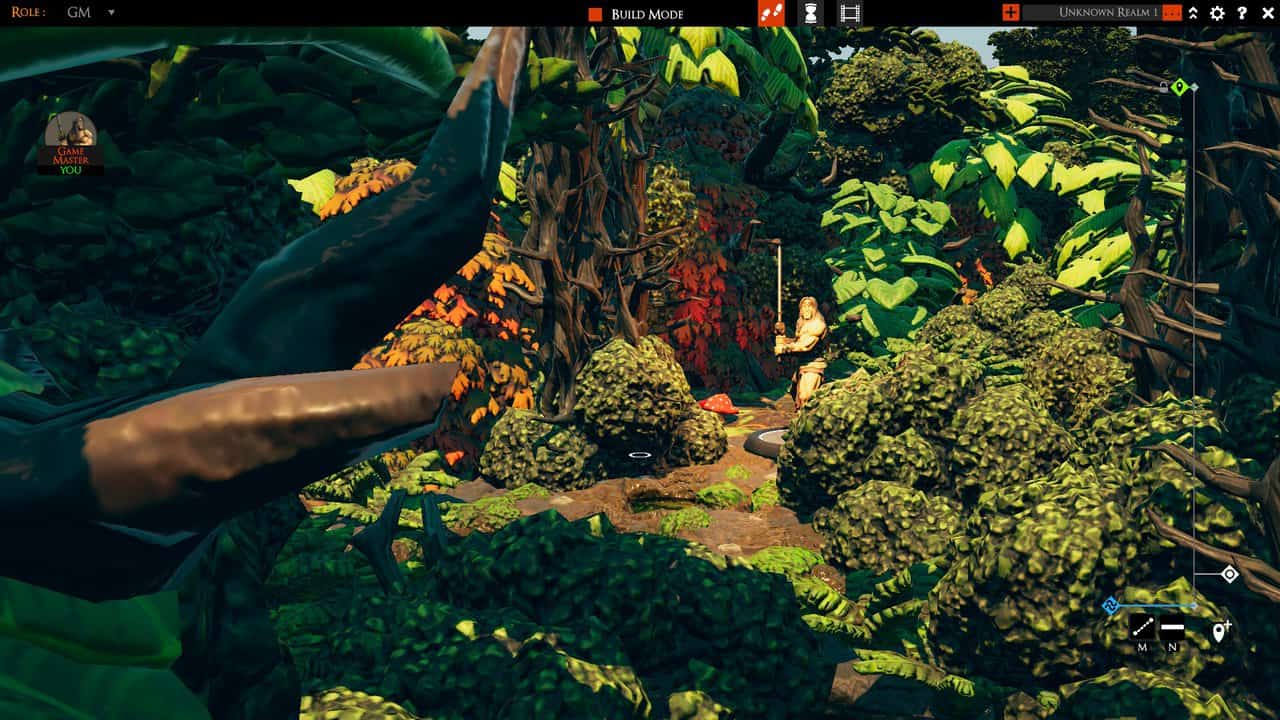Image resolution: width=1280 pixels, height=720 pixels.
Task: Open the hourglass time controls
Action: point(812,12)
